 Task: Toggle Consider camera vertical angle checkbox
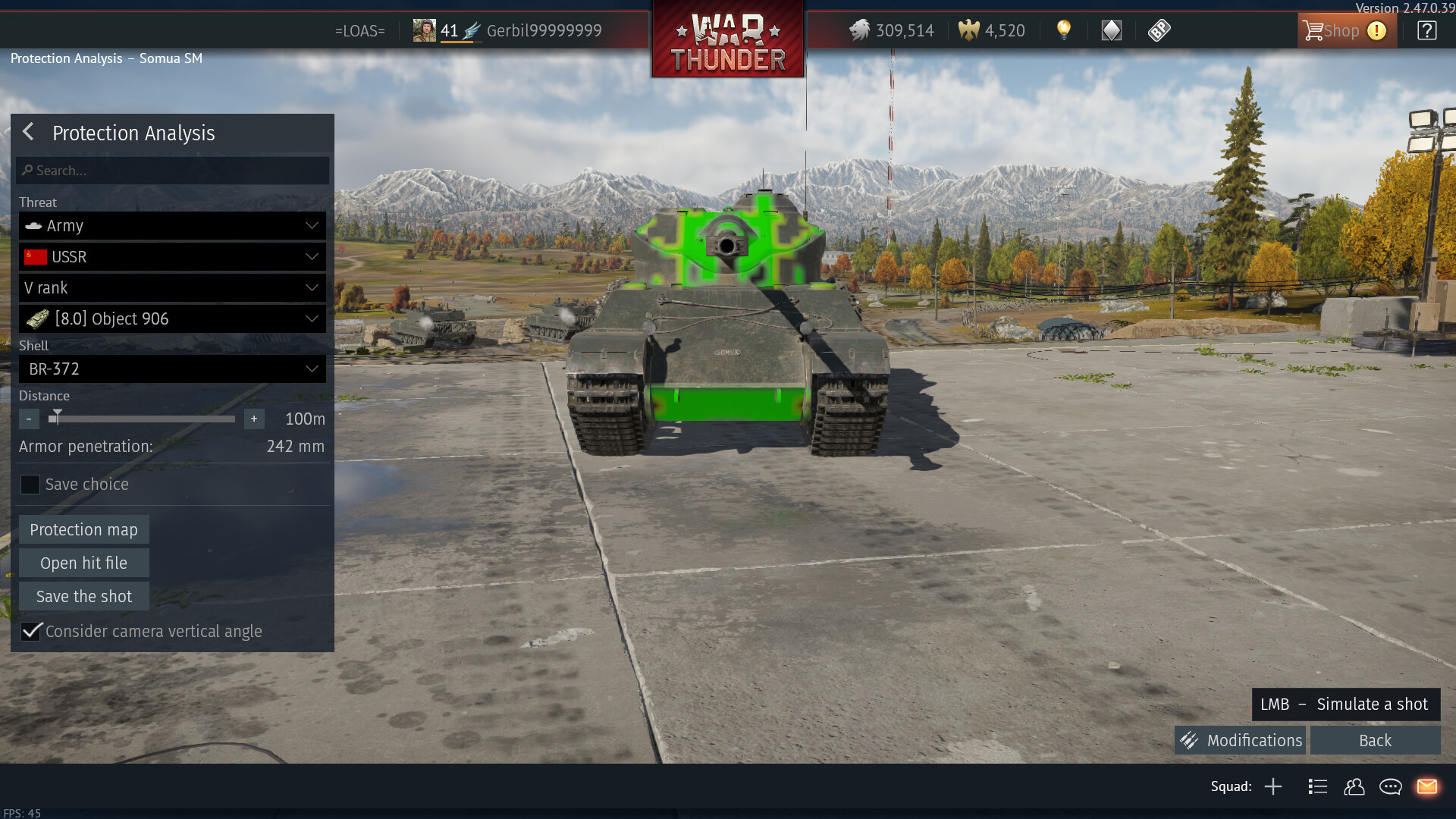(x=31, y=631)
